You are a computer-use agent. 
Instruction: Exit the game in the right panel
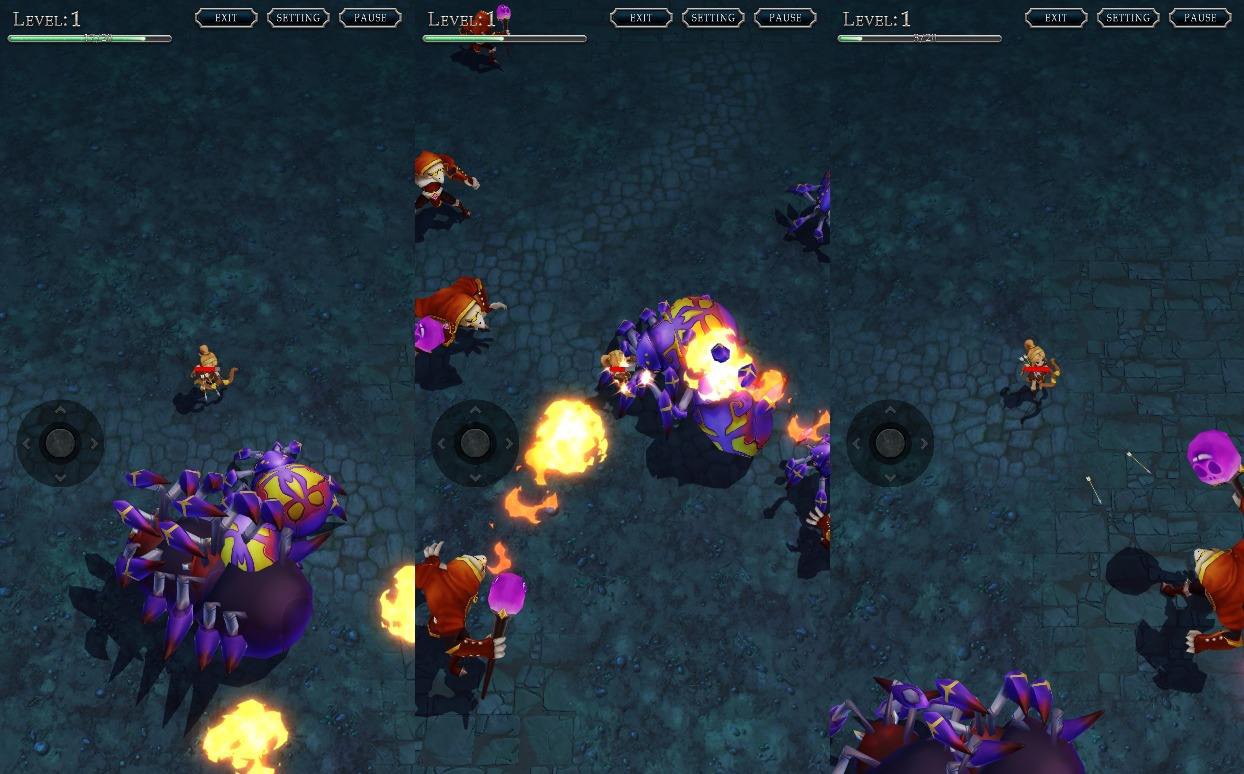click(x=1056, y=18)
